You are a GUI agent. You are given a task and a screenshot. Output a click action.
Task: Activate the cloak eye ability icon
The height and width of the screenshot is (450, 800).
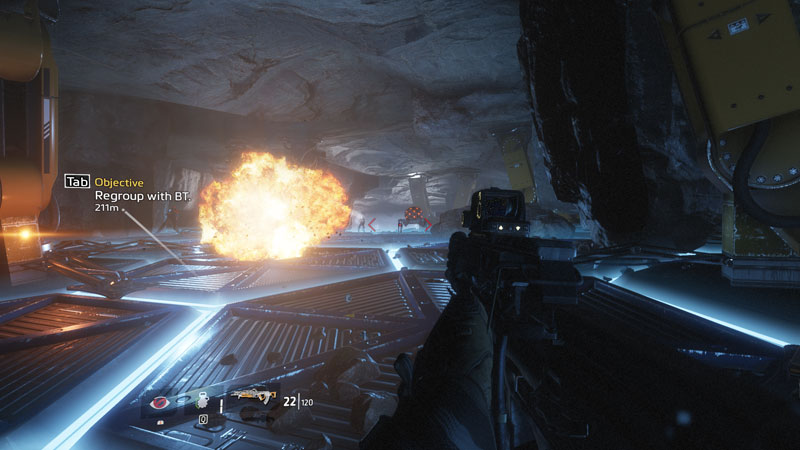pyautogui.click(x=159, y=402)
